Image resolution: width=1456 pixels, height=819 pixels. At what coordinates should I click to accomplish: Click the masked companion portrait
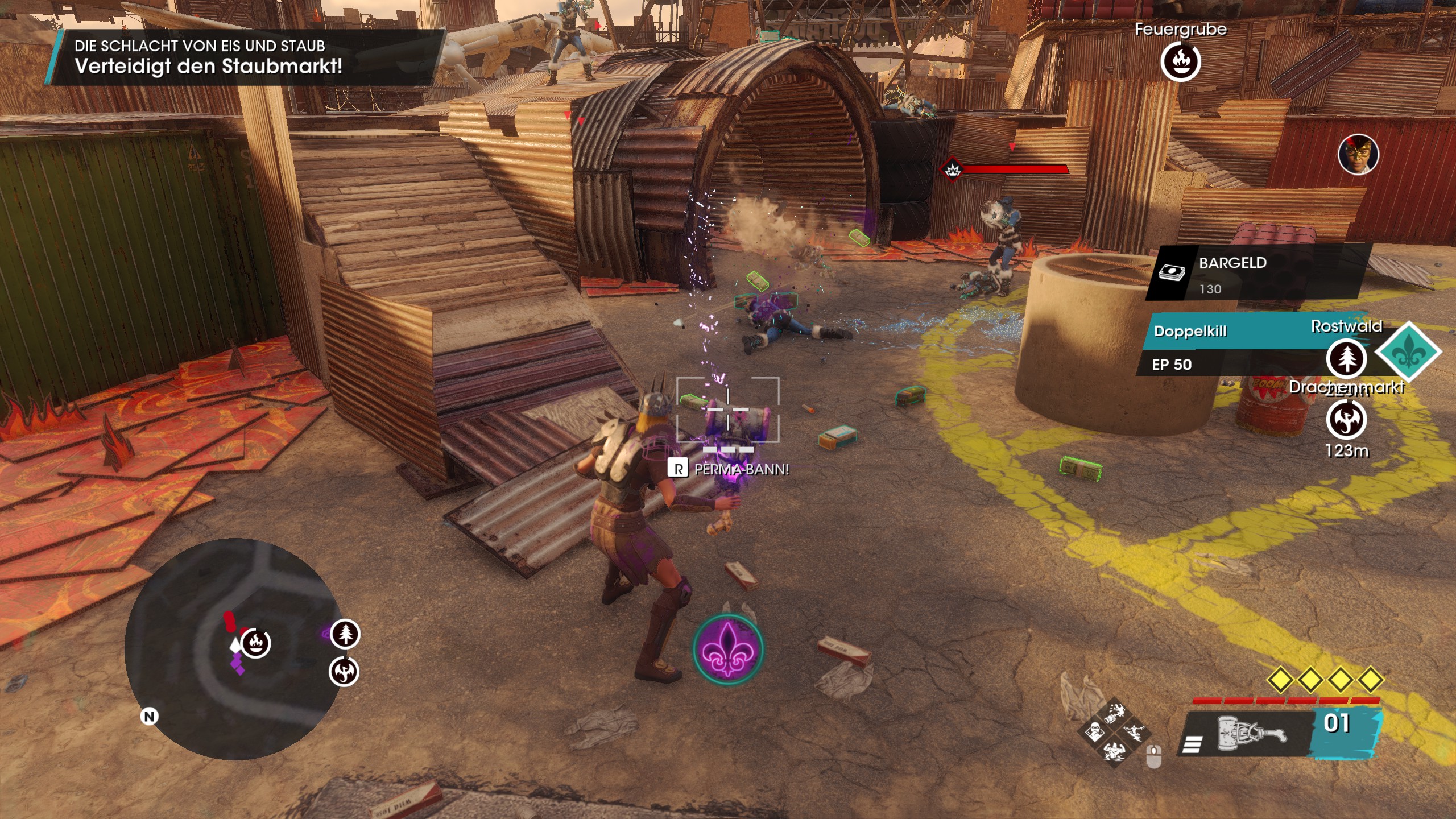point(1358,155)
